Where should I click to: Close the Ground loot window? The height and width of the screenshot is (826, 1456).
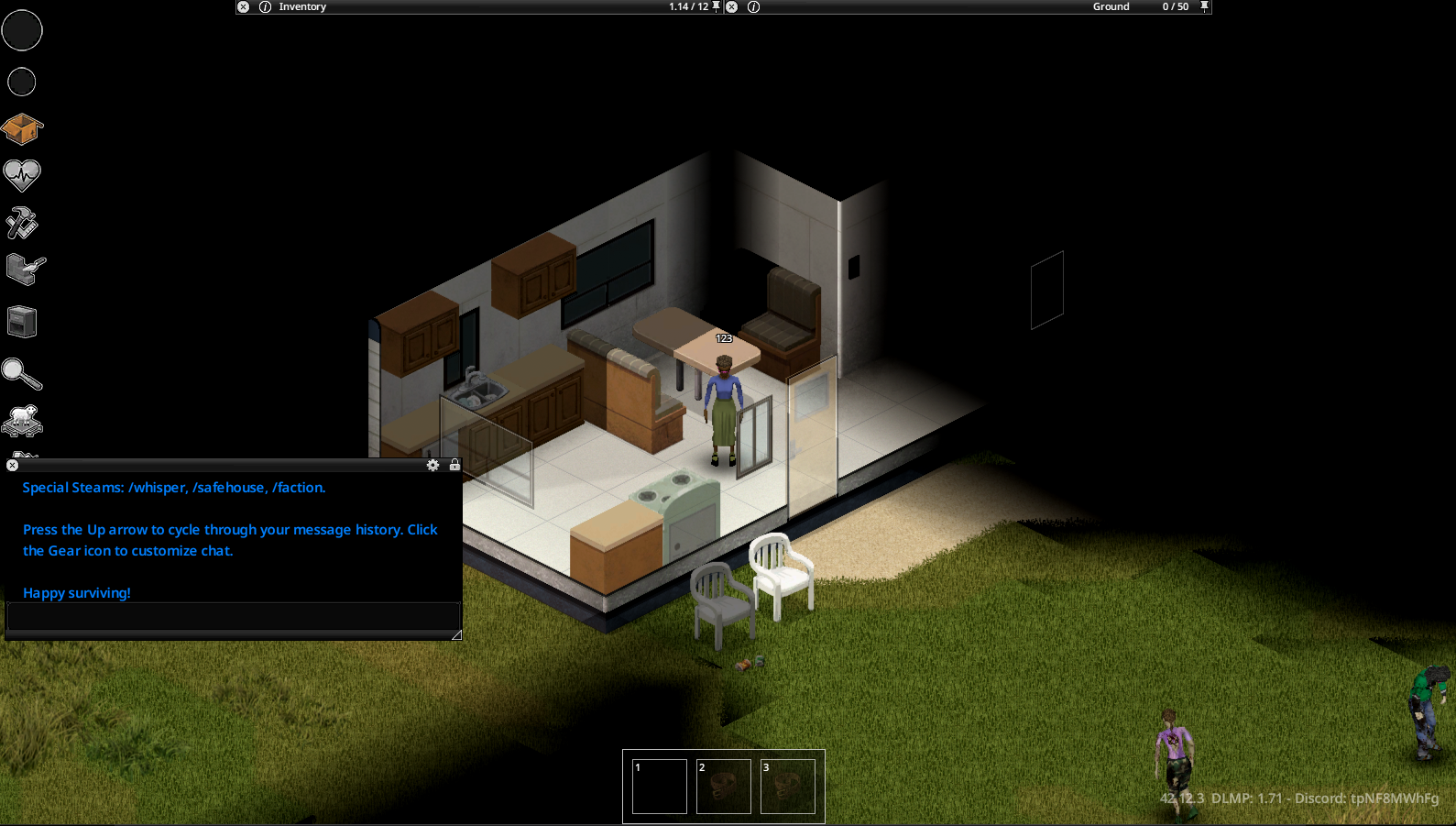pos(732,6)
